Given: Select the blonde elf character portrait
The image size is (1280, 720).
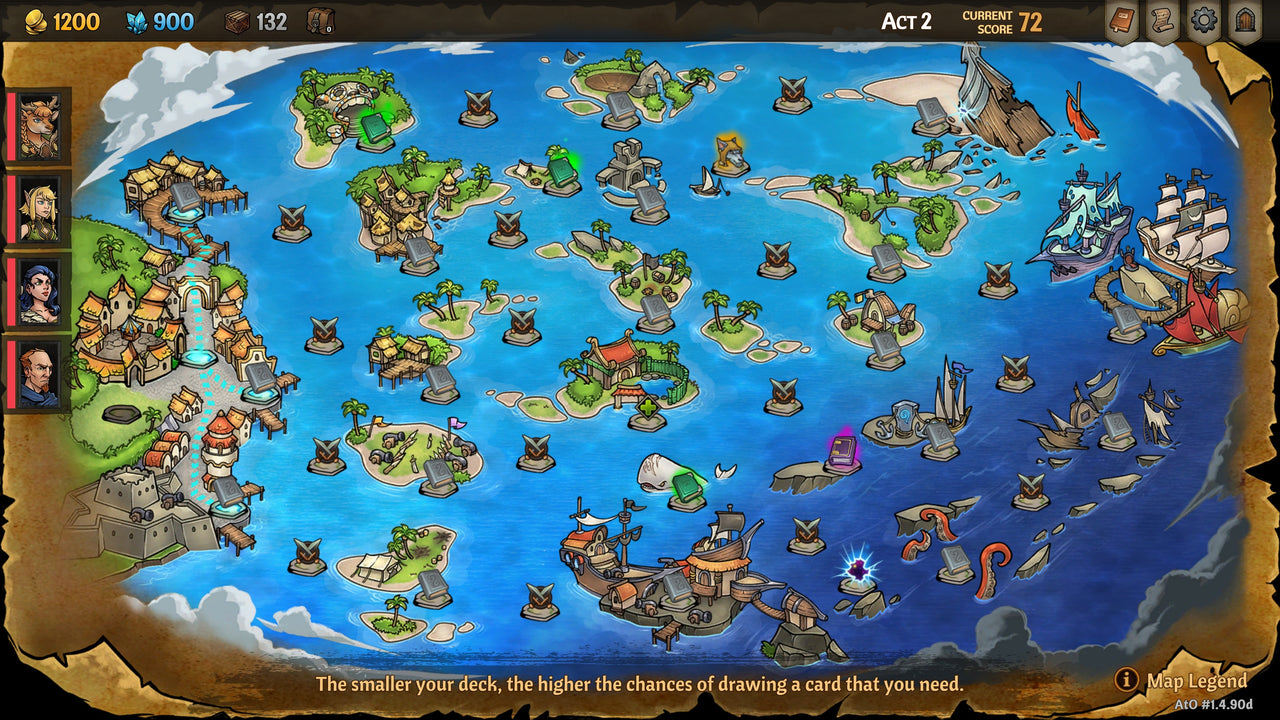Looking at the screenshot, I should pos(37,207).
